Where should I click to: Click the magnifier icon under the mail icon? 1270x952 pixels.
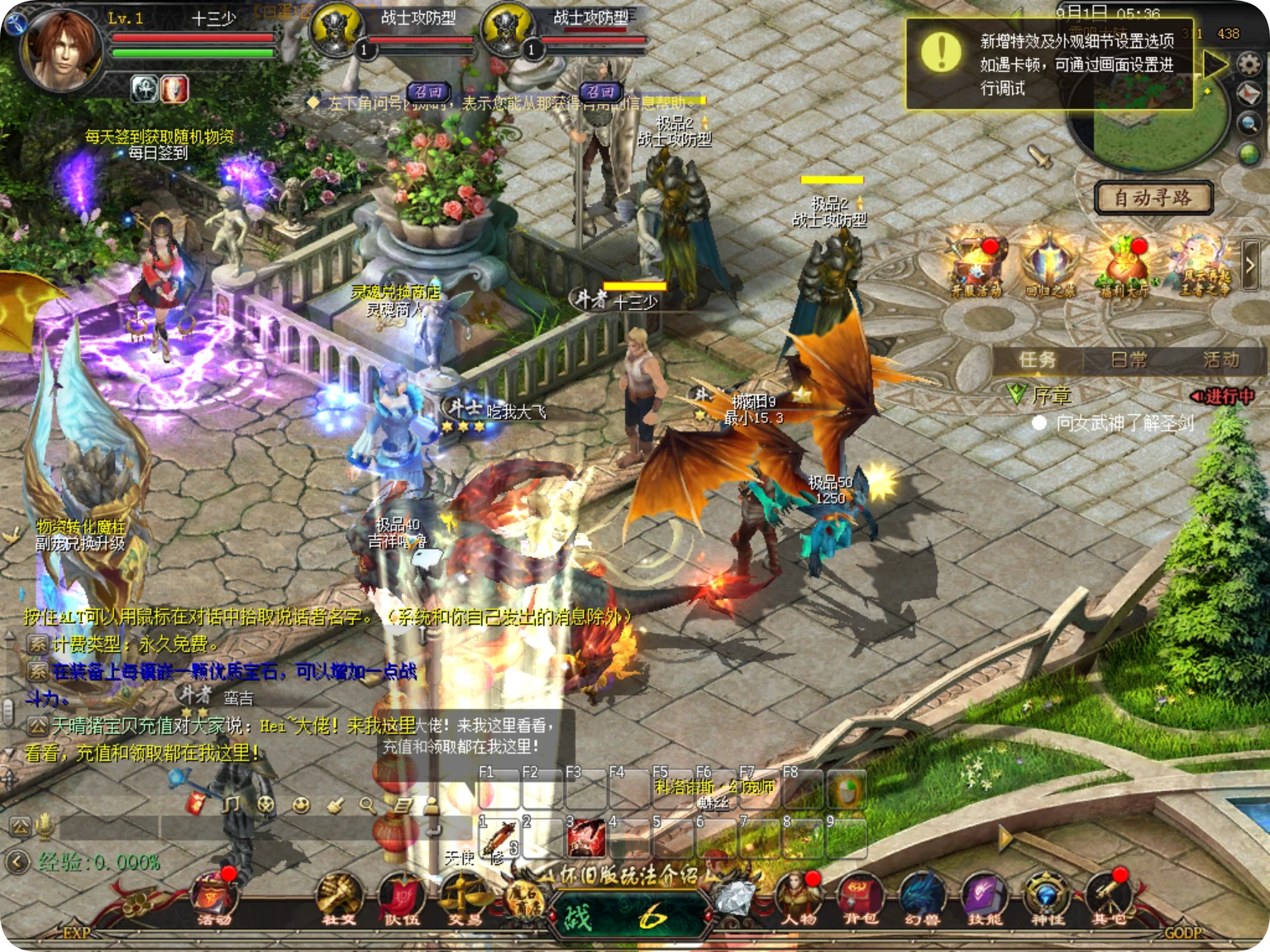1249,122
